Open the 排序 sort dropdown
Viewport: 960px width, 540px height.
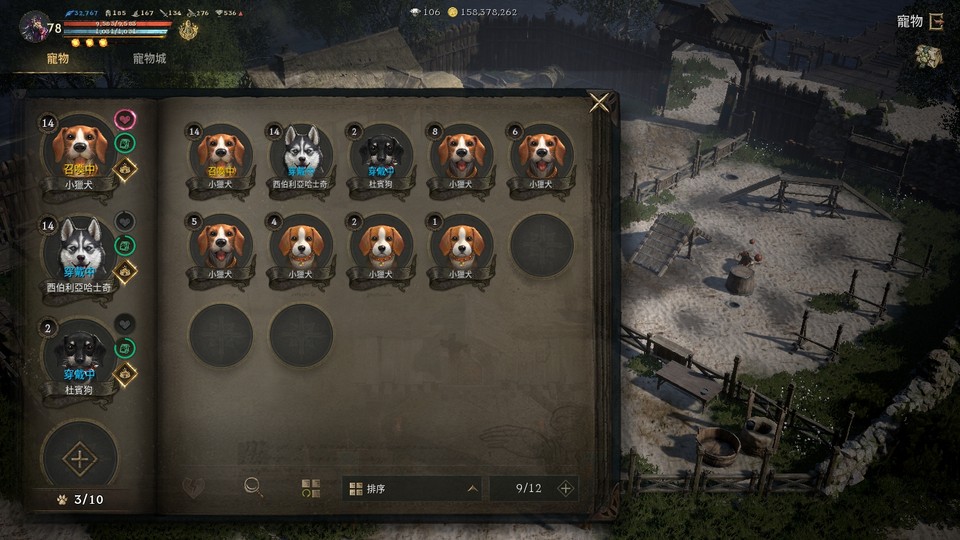click(414, 489)
